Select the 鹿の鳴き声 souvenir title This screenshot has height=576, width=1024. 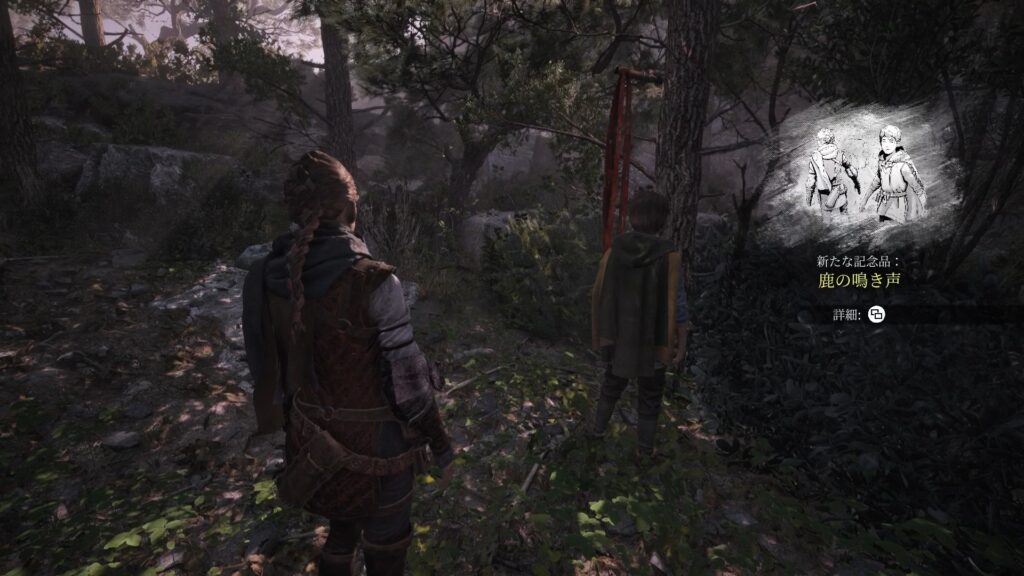860,280
